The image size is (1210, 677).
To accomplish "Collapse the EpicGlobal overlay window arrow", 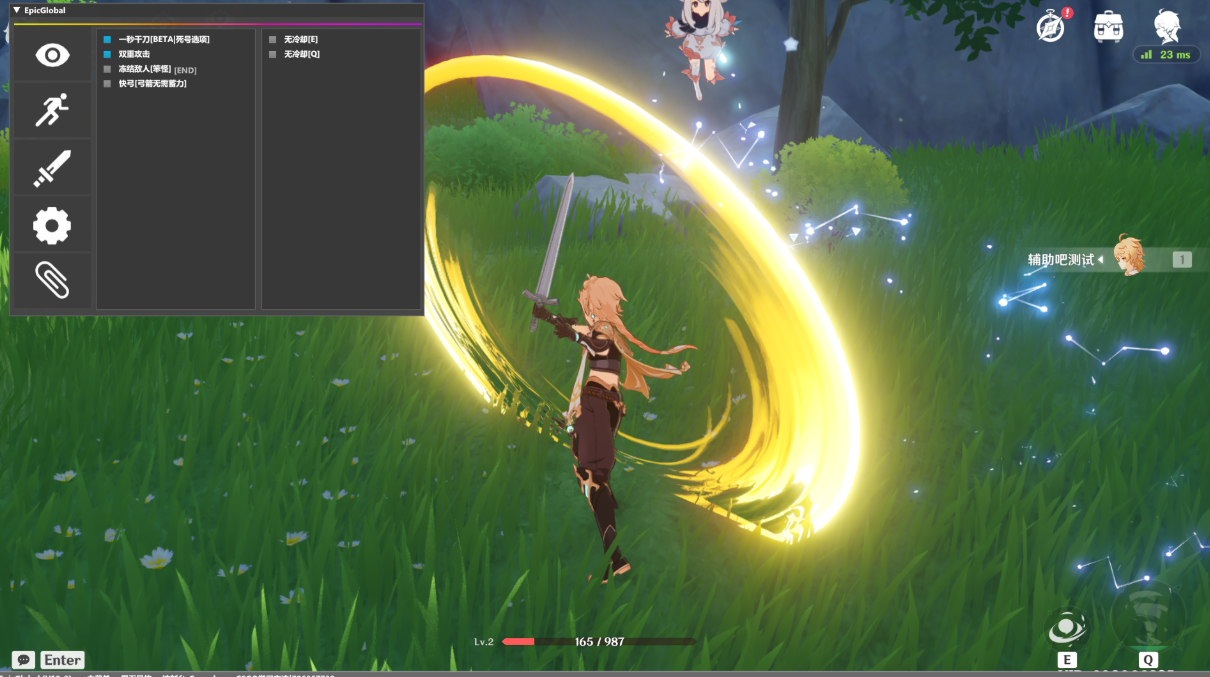I will [x=17, y=10].
